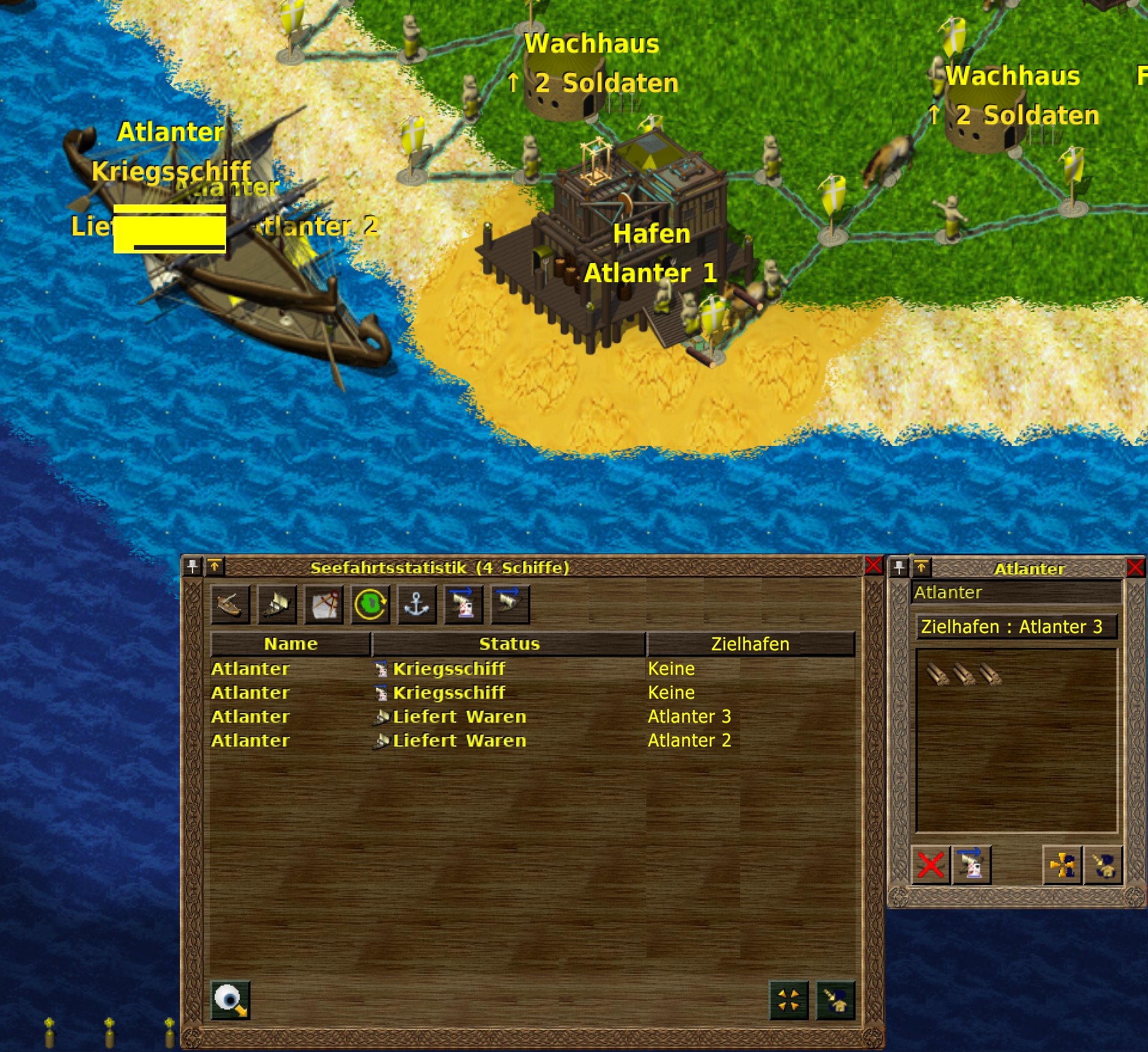The width and height of the screenshot is (1148, 1052).
Task: Sort ships by the Name column header
Action: click(x=291, y=644)
